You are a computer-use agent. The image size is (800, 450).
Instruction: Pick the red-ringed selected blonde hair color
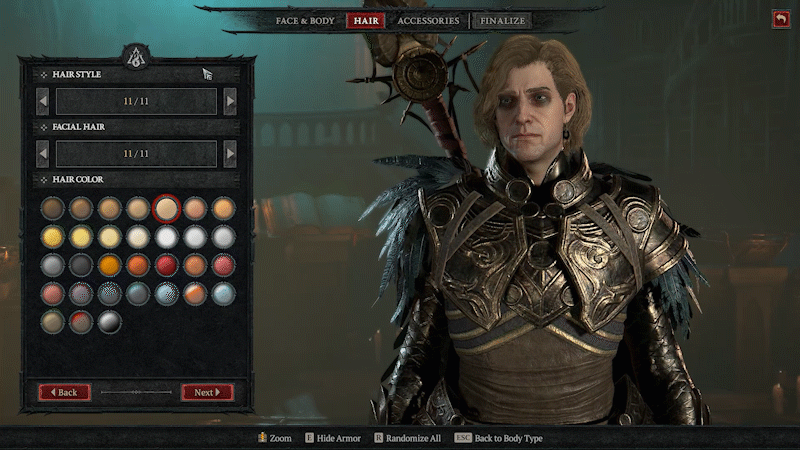click(x=166, y=208)
